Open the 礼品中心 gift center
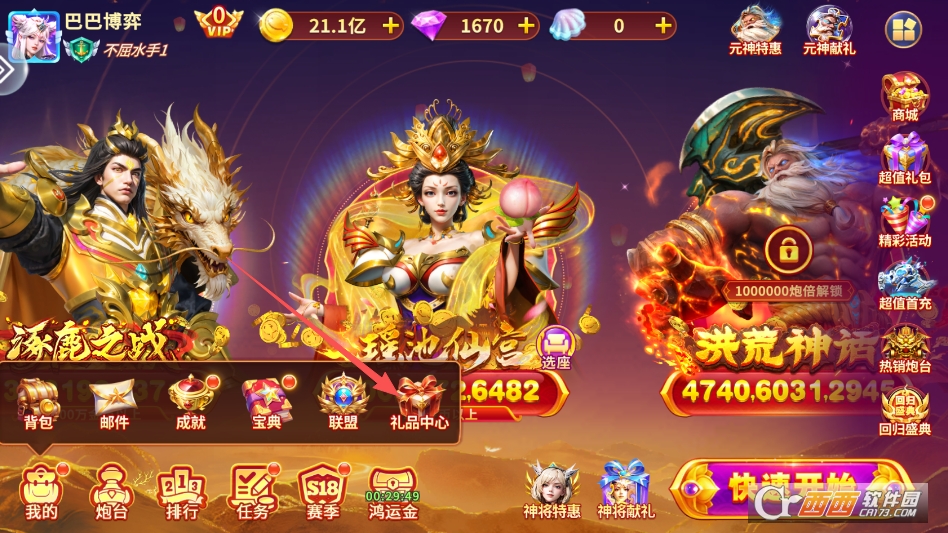The image size is (948, 533). click(418, 401)
